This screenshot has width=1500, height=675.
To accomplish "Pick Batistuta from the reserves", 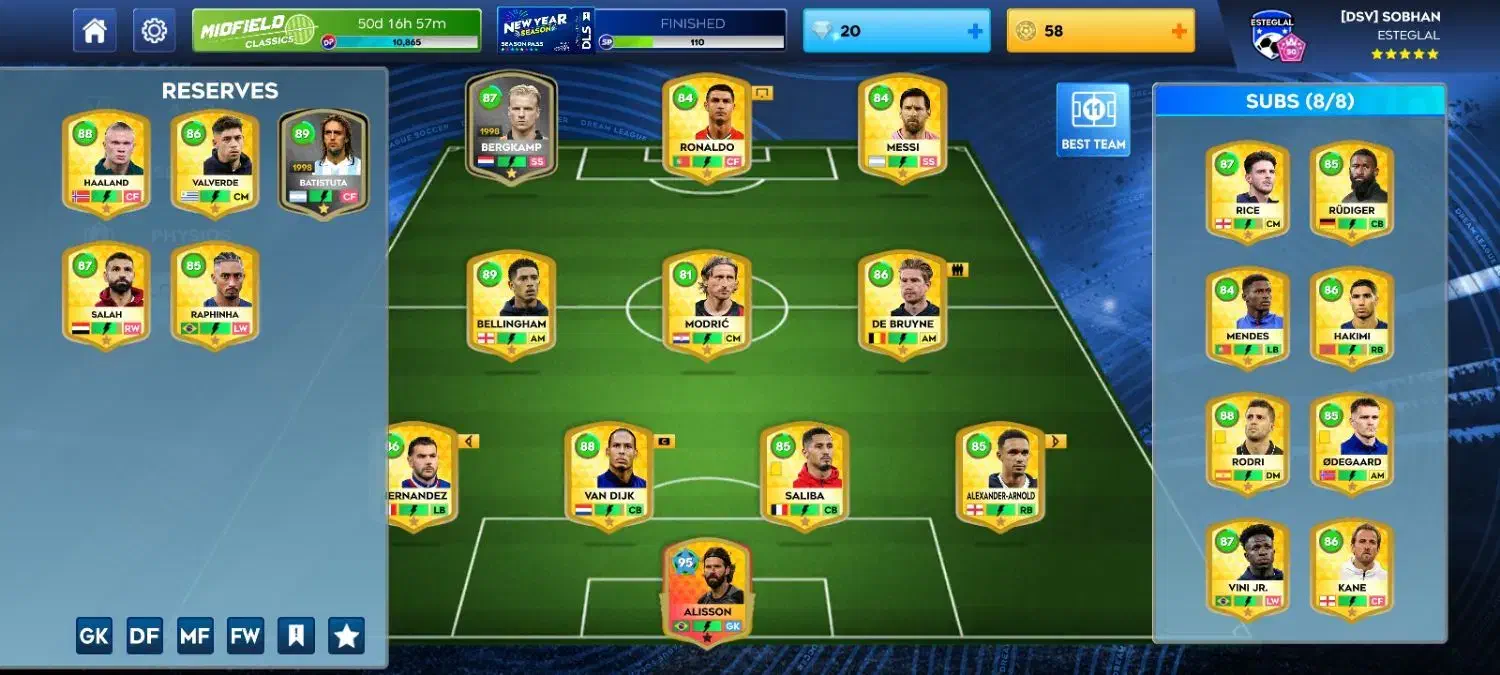I will click(x=323, y=163).
